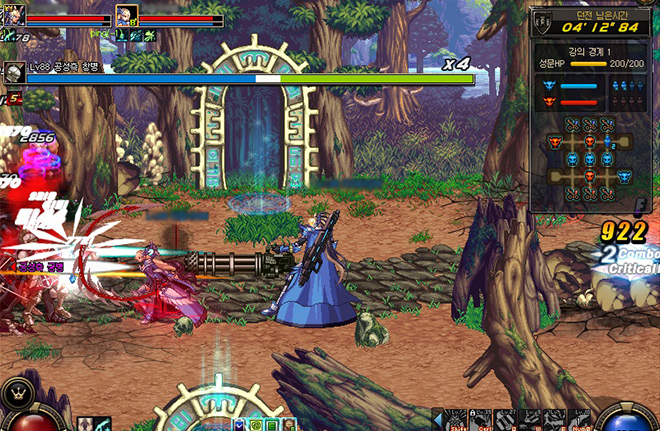
Task: Click the red demon team icon
Action: pyautogui.click(x=549, y=101)
